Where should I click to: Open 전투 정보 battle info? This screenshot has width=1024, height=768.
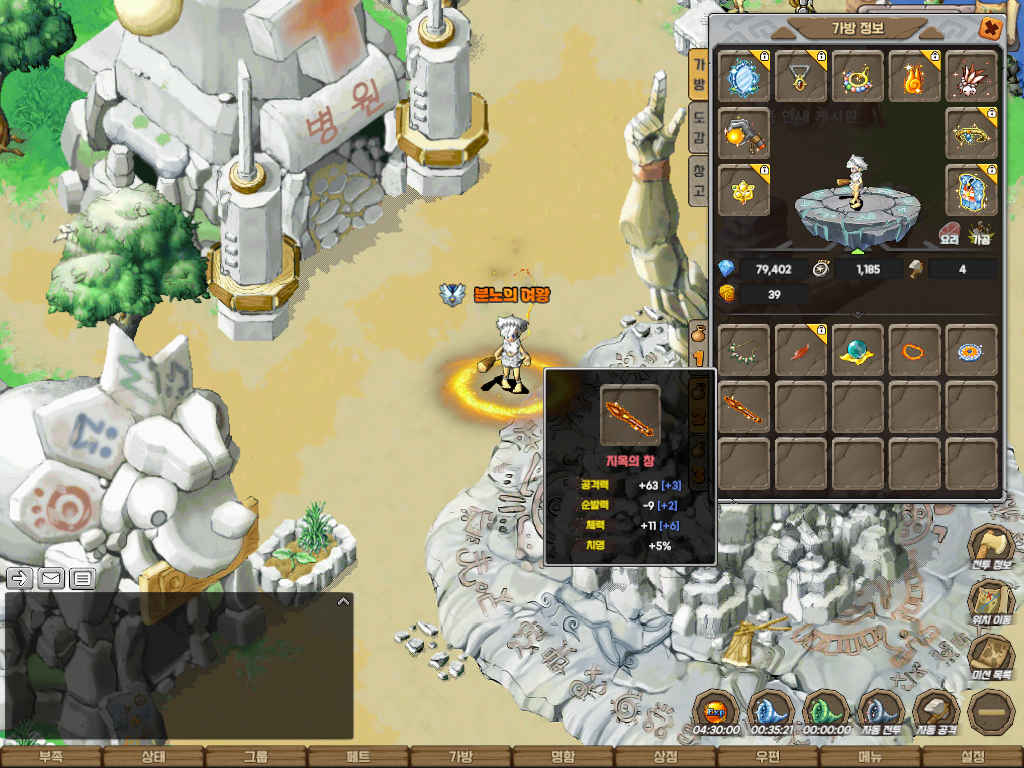989,549
